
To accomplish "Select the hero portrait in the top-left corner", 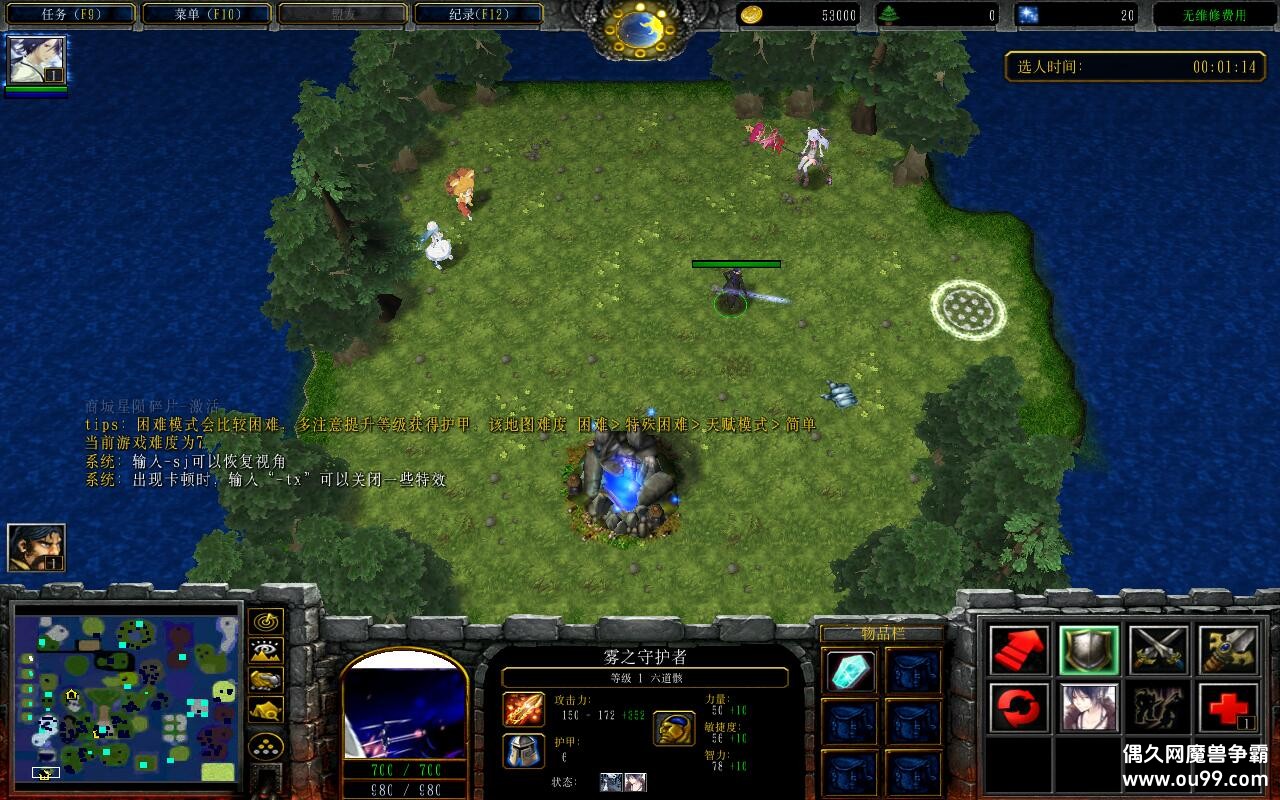I will (37, 61).
